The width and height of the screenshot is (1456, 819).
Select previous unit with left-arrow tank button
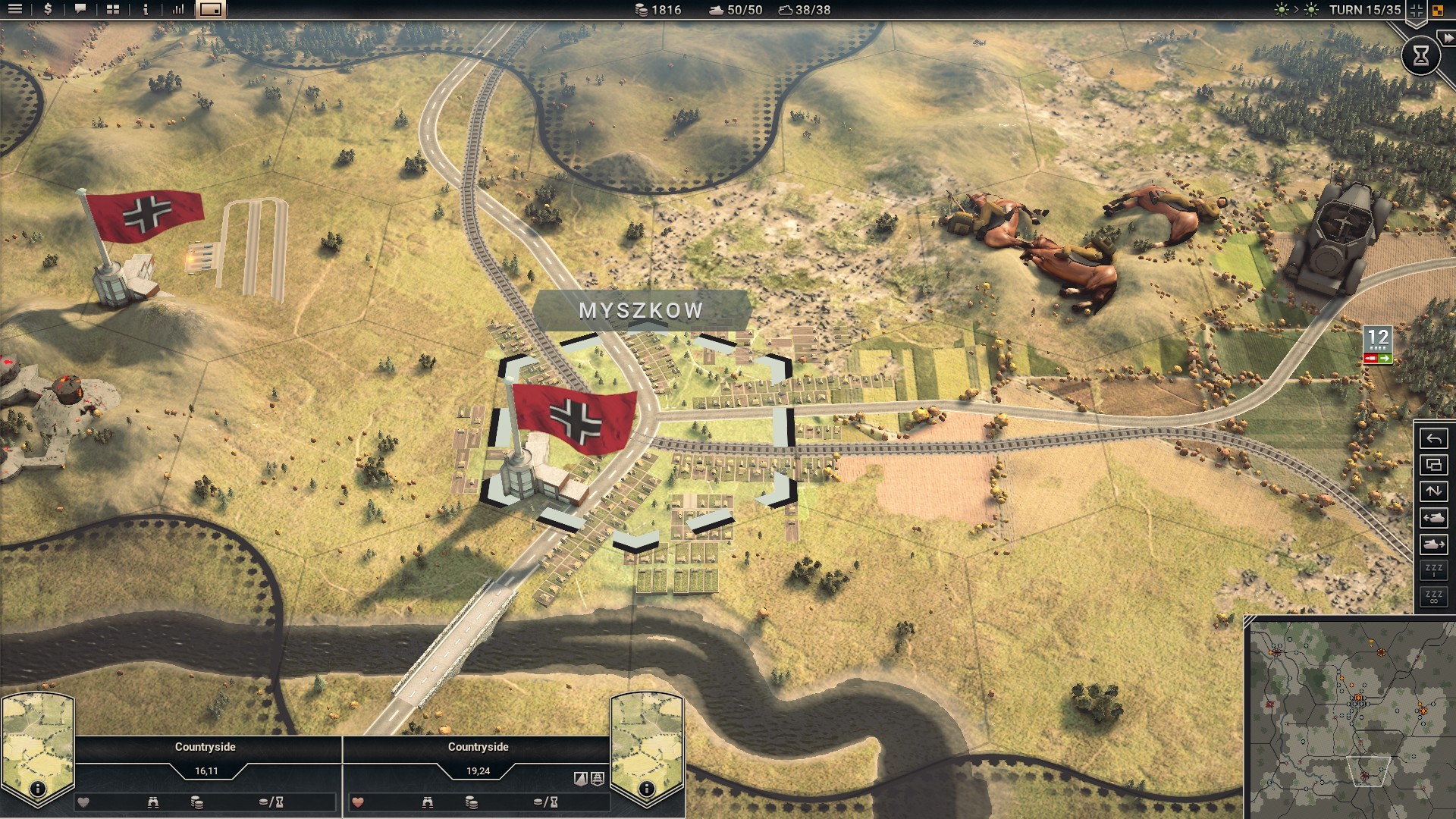click(1433, 518)
